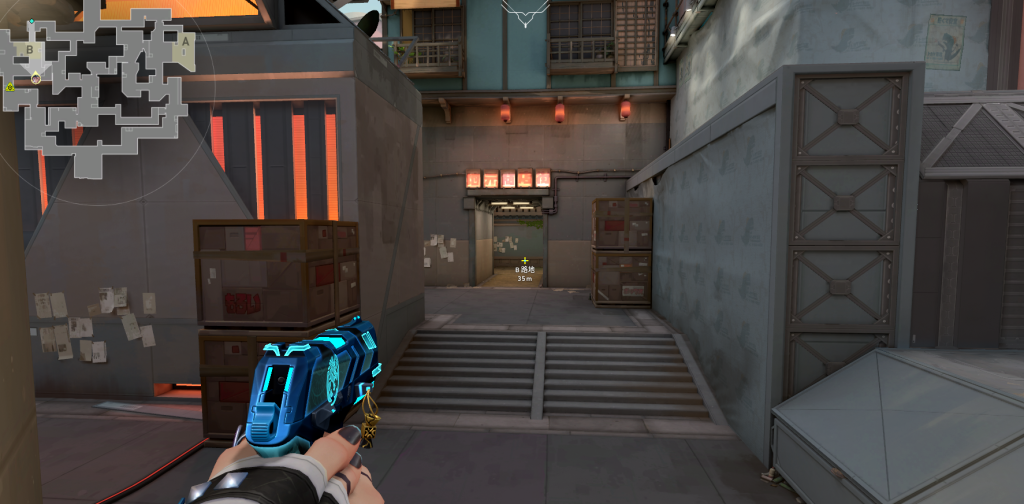Select the yellow spike icon on the minimap
This screenshot has height=504, width=1024.
point(10,88)
